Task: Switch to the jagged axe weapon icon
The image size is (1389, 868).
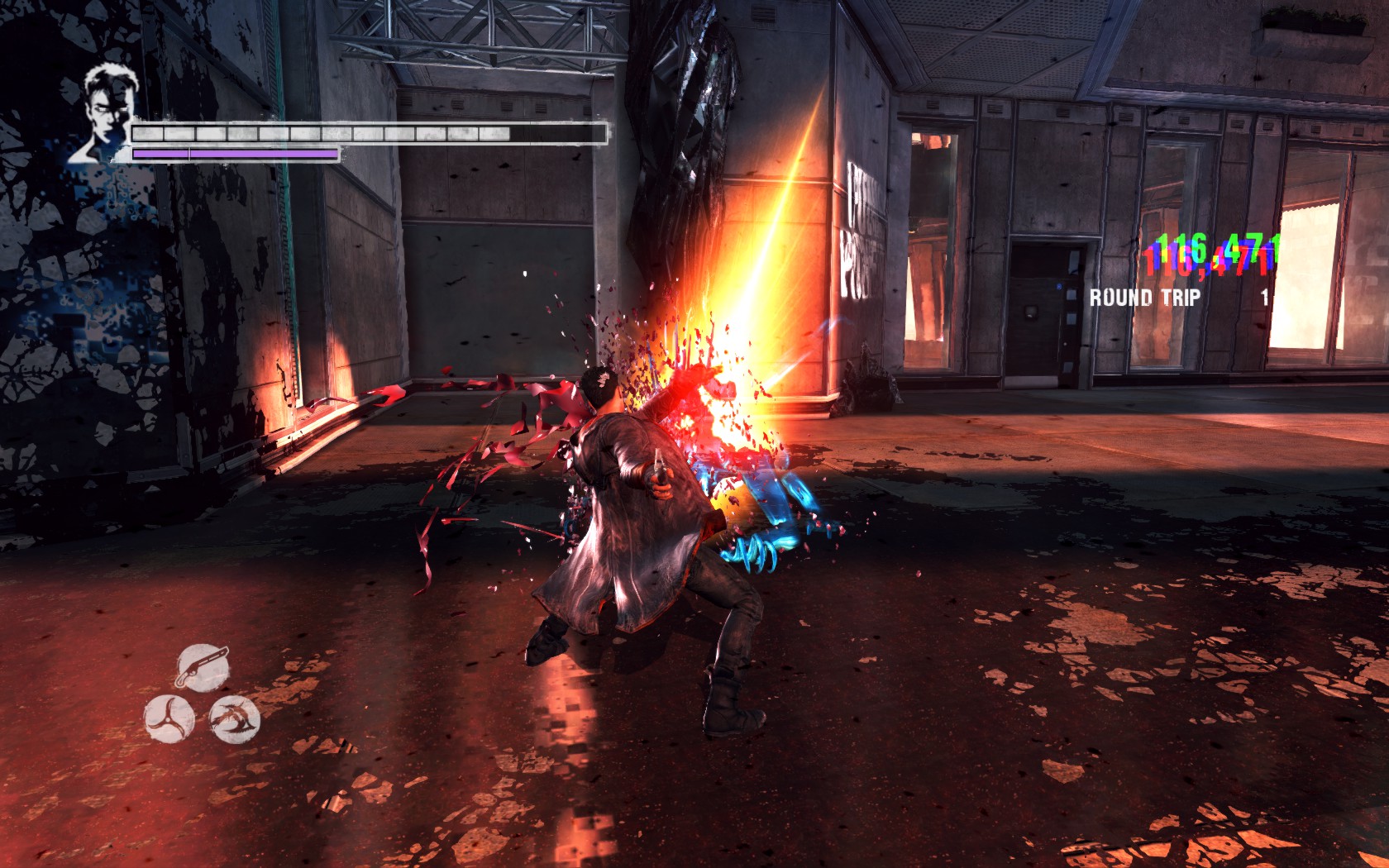Action: click(x=234, y=718)
